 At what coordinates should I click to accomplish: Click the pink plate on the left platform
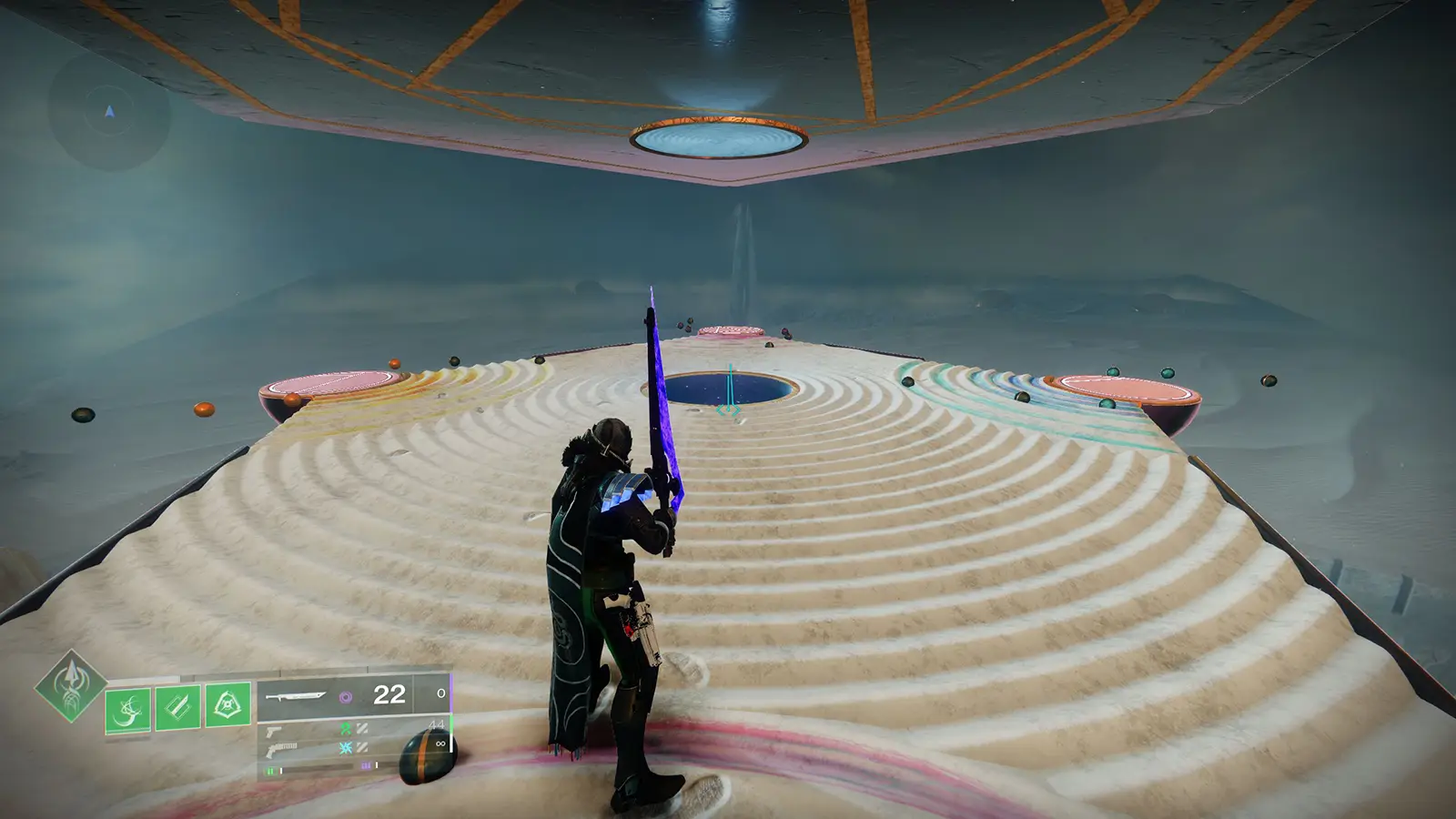(x=332, y=382)
